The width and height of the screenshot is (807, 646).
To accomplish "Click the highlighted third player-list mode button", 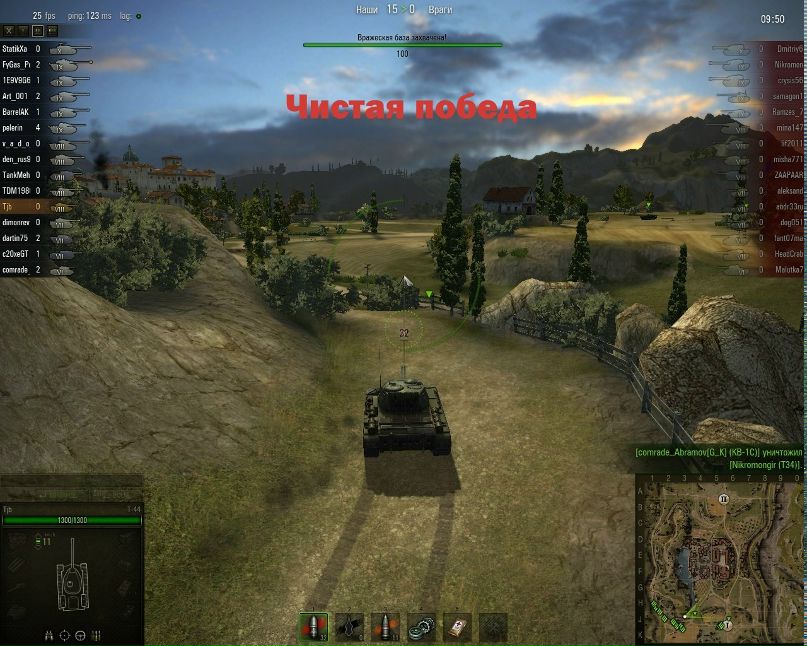I will point(35,31).
